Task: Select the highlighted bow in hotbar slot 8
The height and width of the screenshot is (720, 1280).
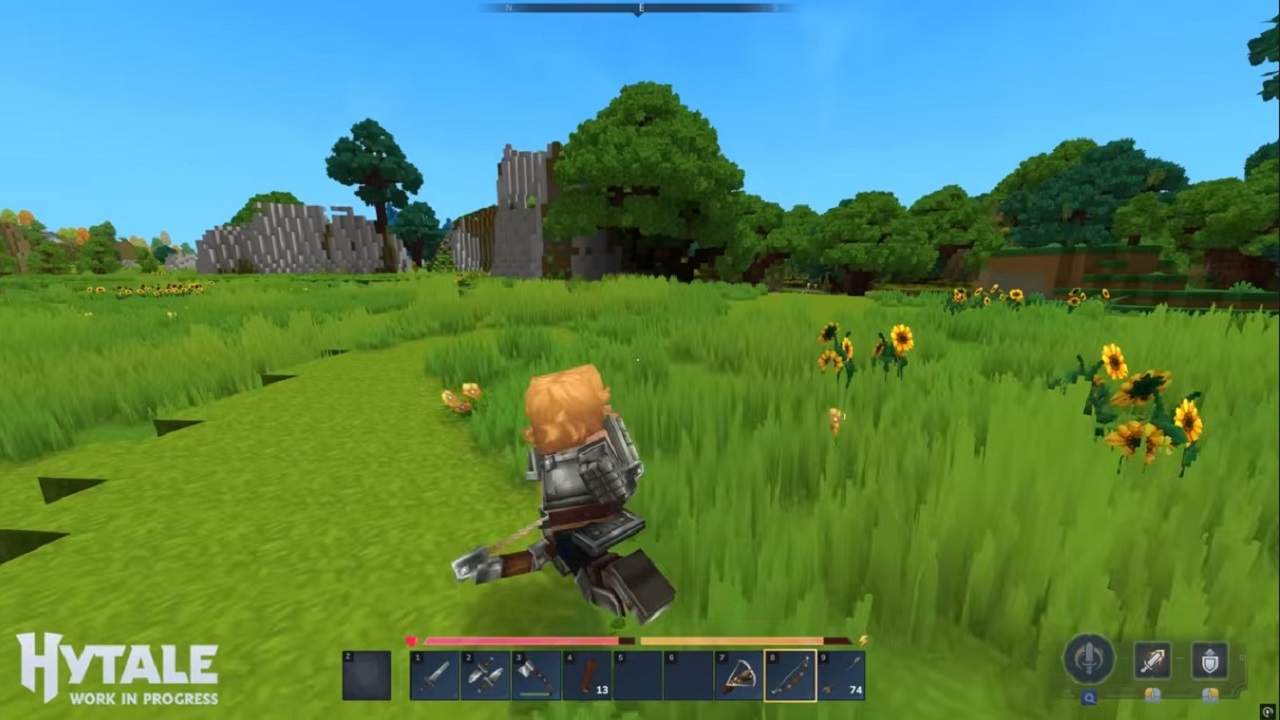Action: tap(790, 673)
